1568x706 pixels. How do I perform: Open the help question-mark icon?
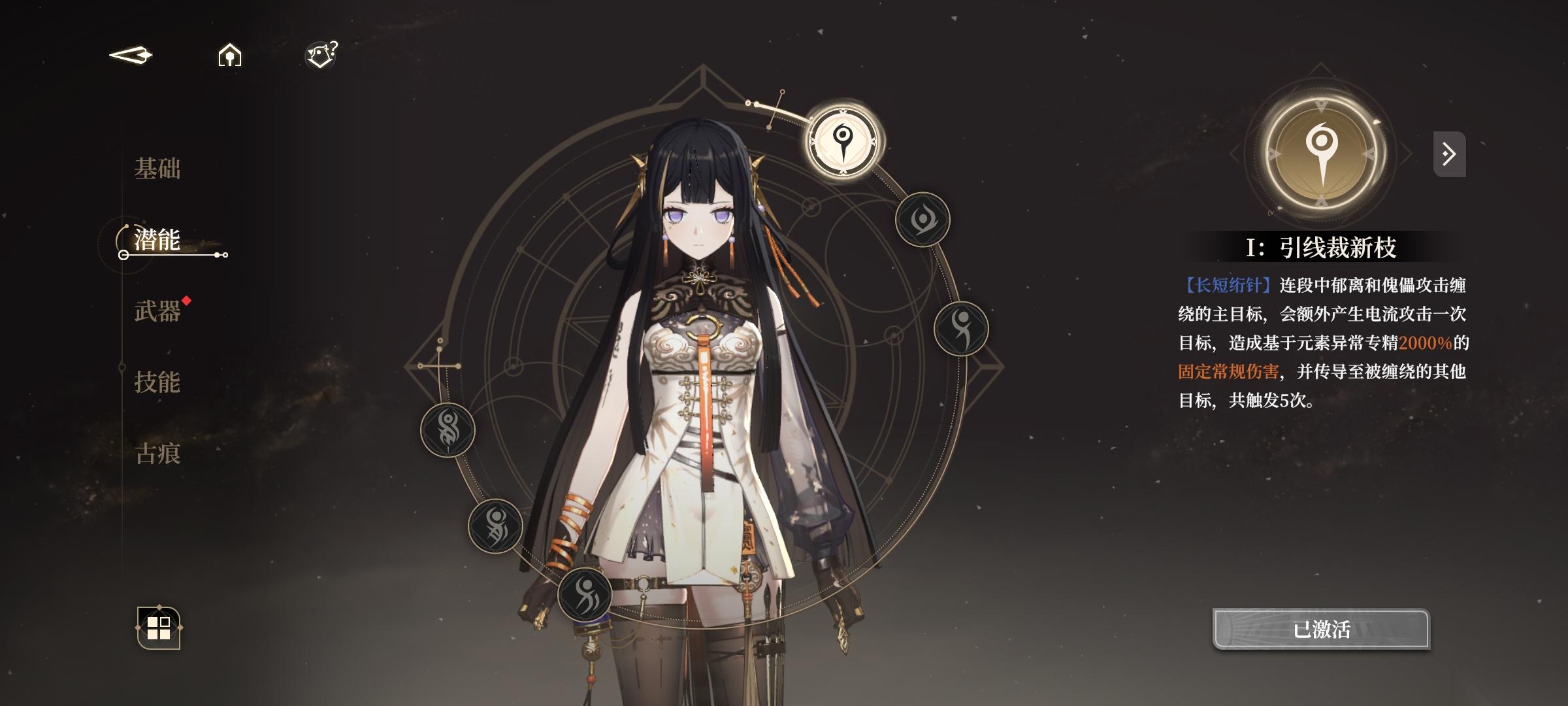coord(321,55)
